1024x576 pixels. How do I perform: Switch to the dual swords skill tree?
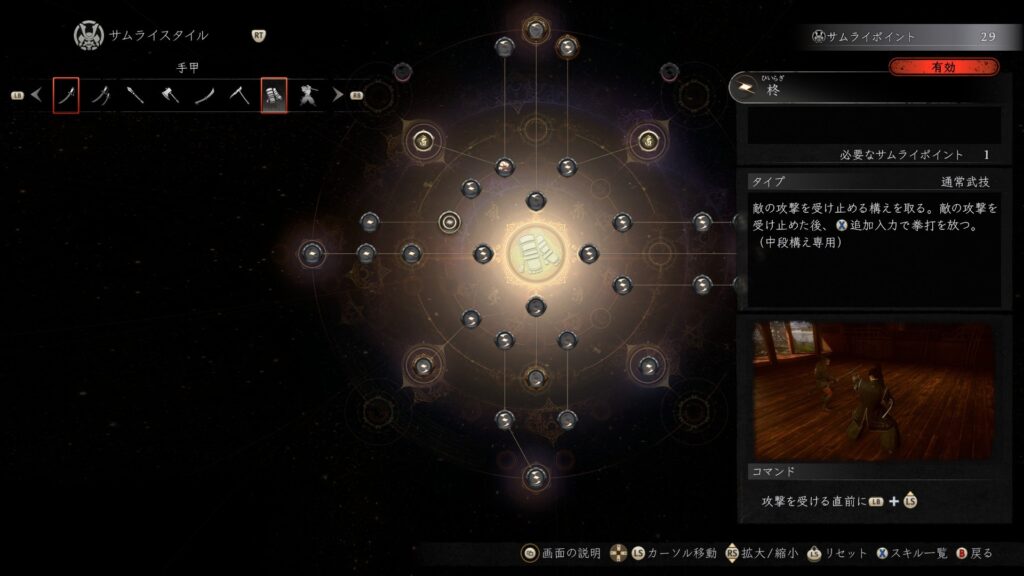(x=101, y=95)
